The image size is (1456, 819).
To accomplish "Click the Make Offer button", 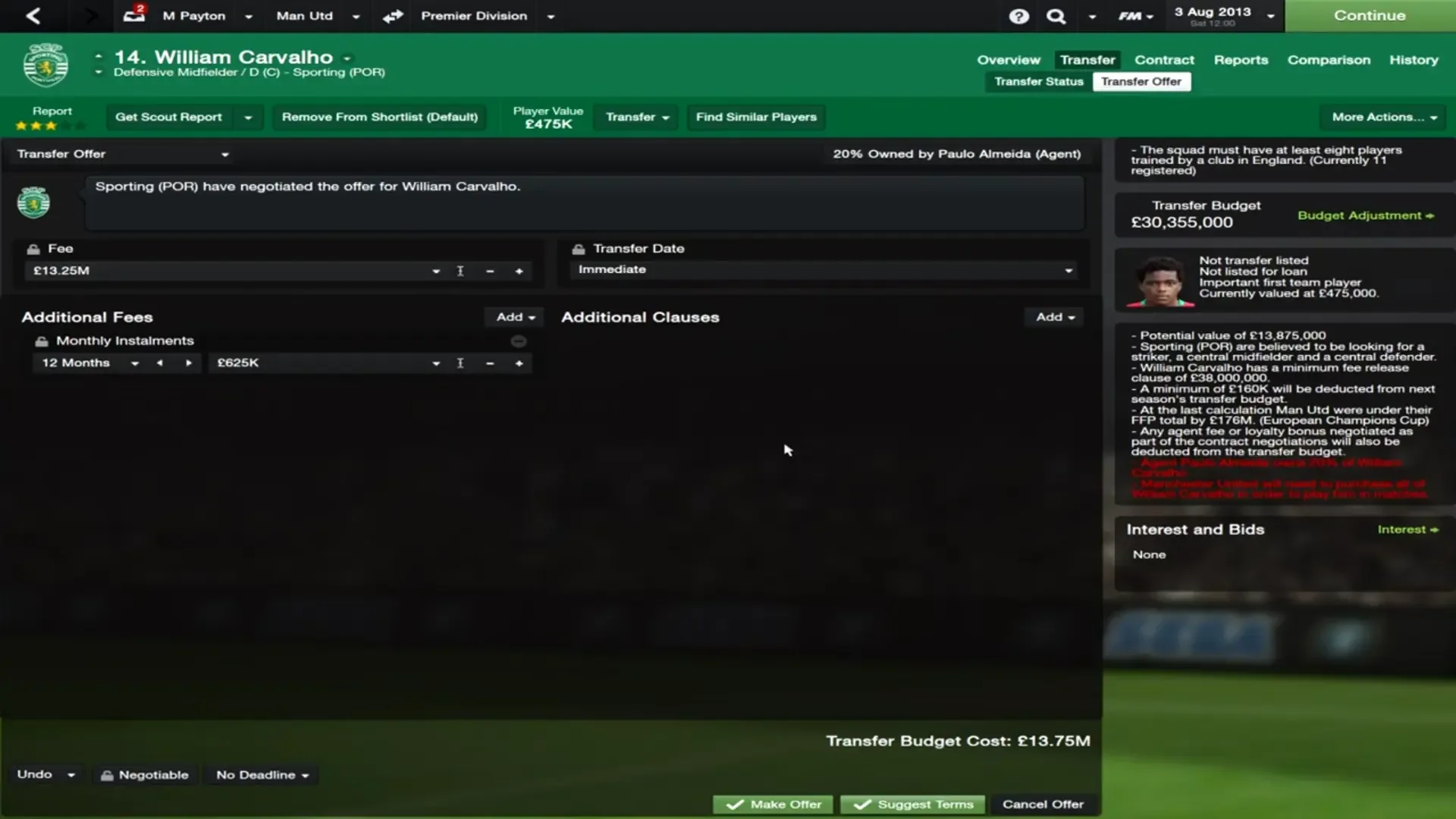I will click(x=772, y=804).
